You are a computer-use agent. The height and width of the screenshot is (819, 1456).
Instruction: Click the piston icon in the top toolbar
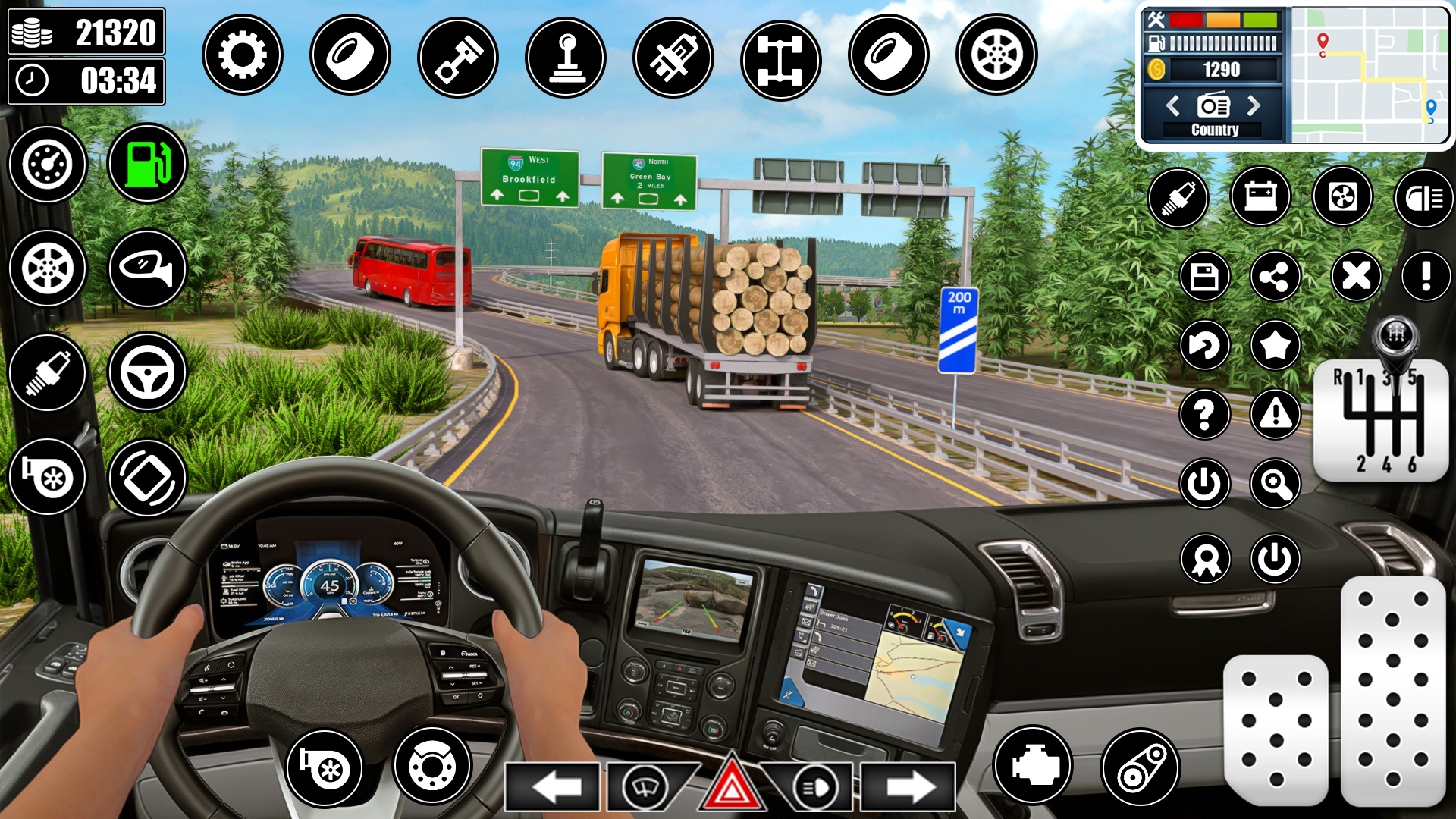[x=458, y=55]
